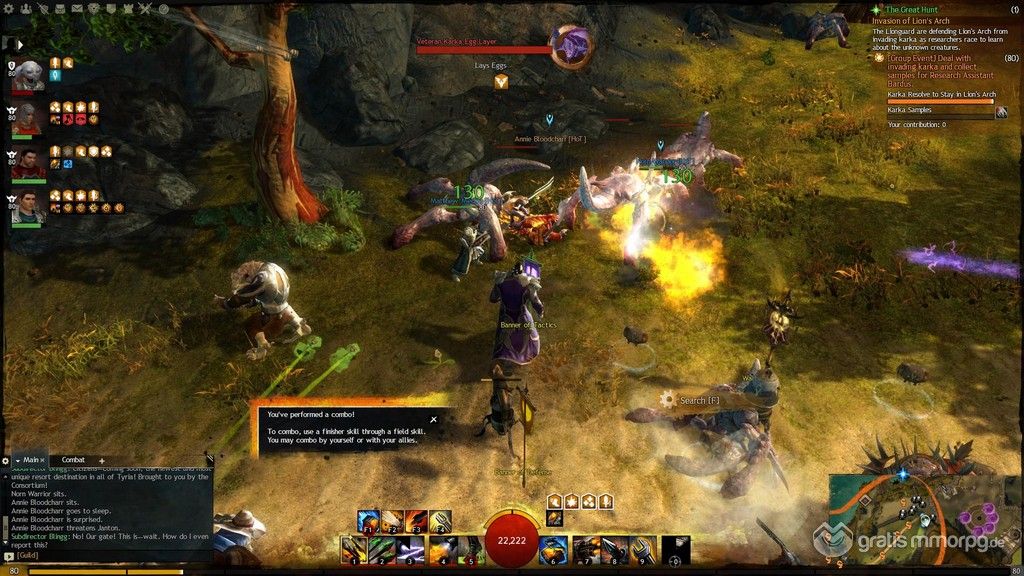Select the white-haired party member portrait
Screen dimensions: 1024x576
click(29, 74)
